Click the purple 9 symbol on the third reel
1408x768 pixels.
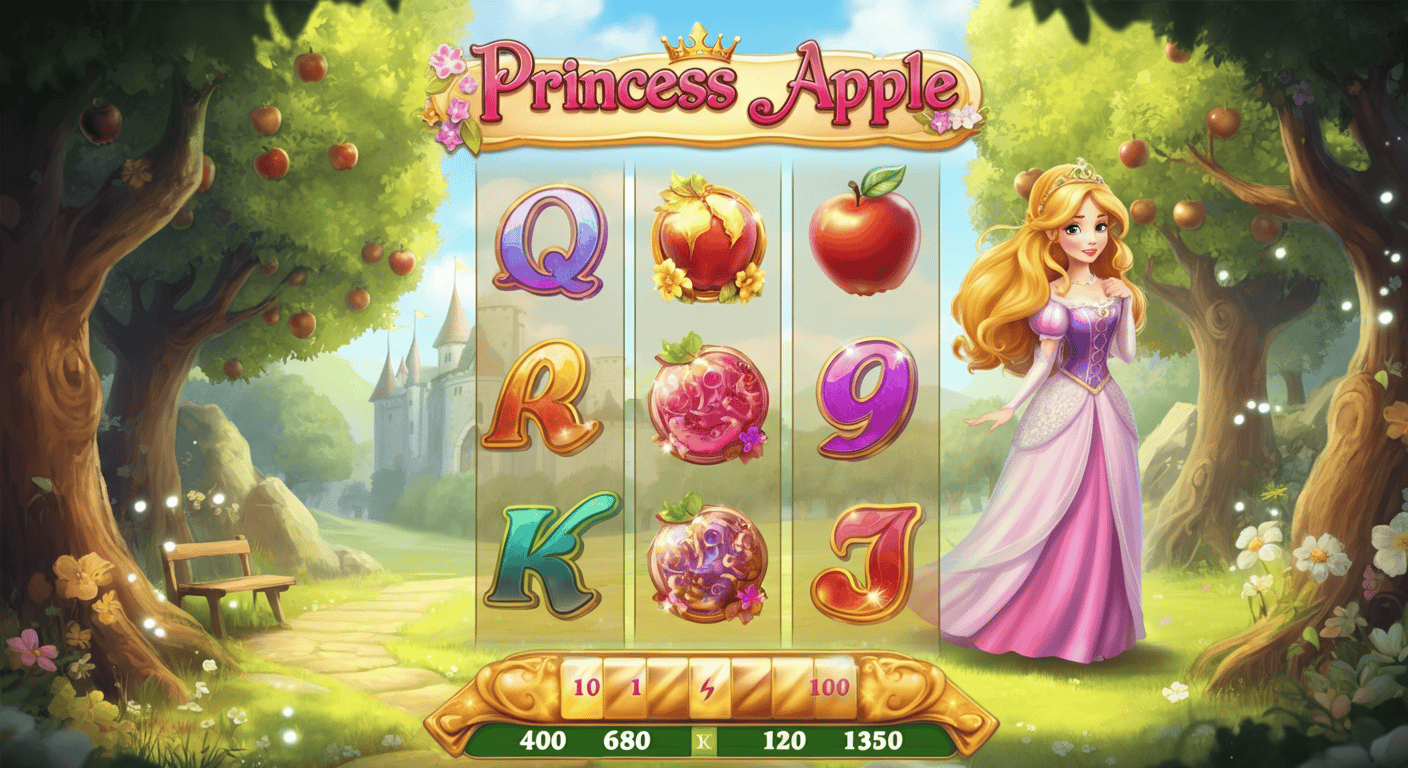point(862,402)
